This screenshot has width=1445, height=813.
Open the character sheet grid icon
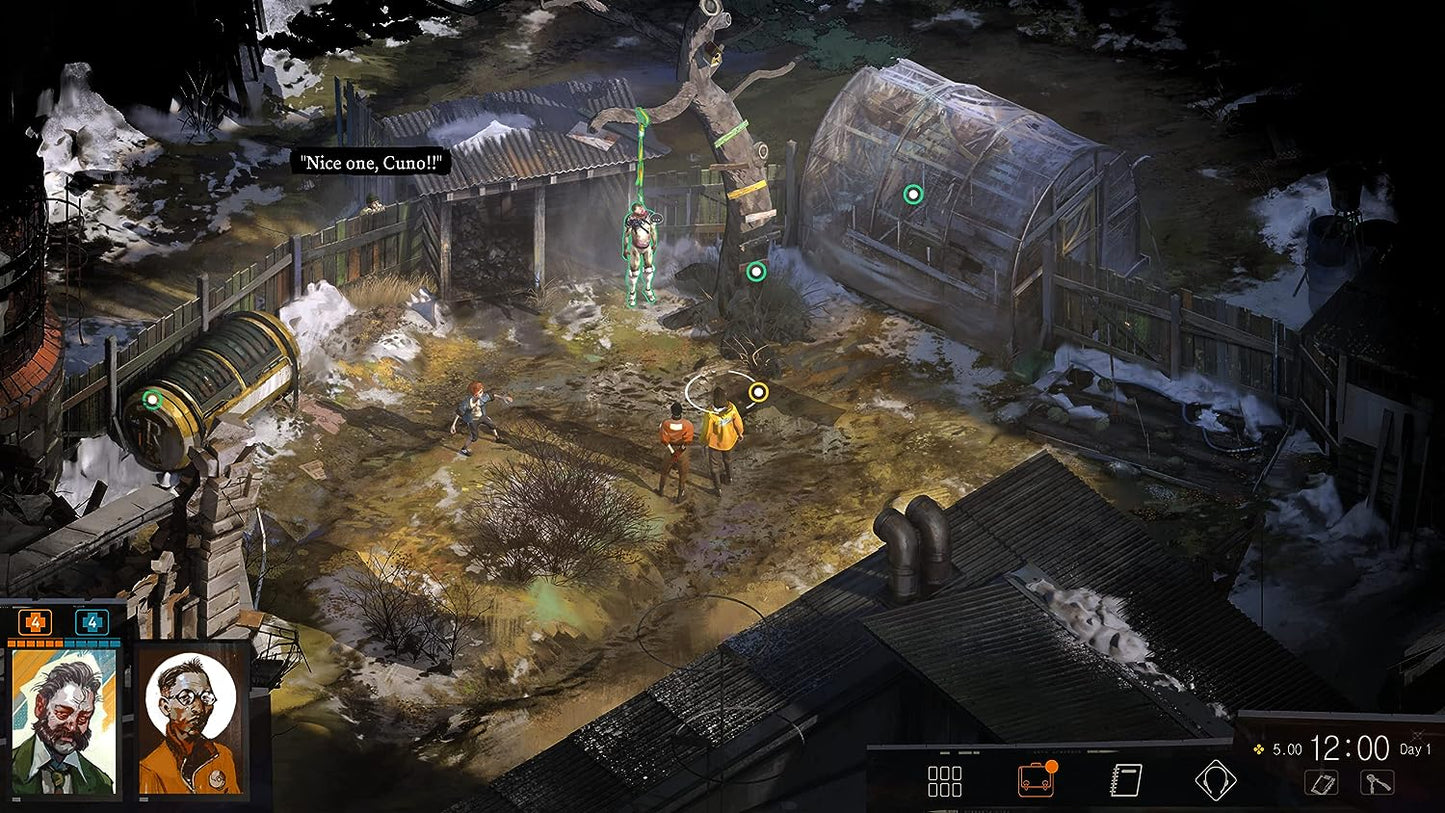(944, 781)
